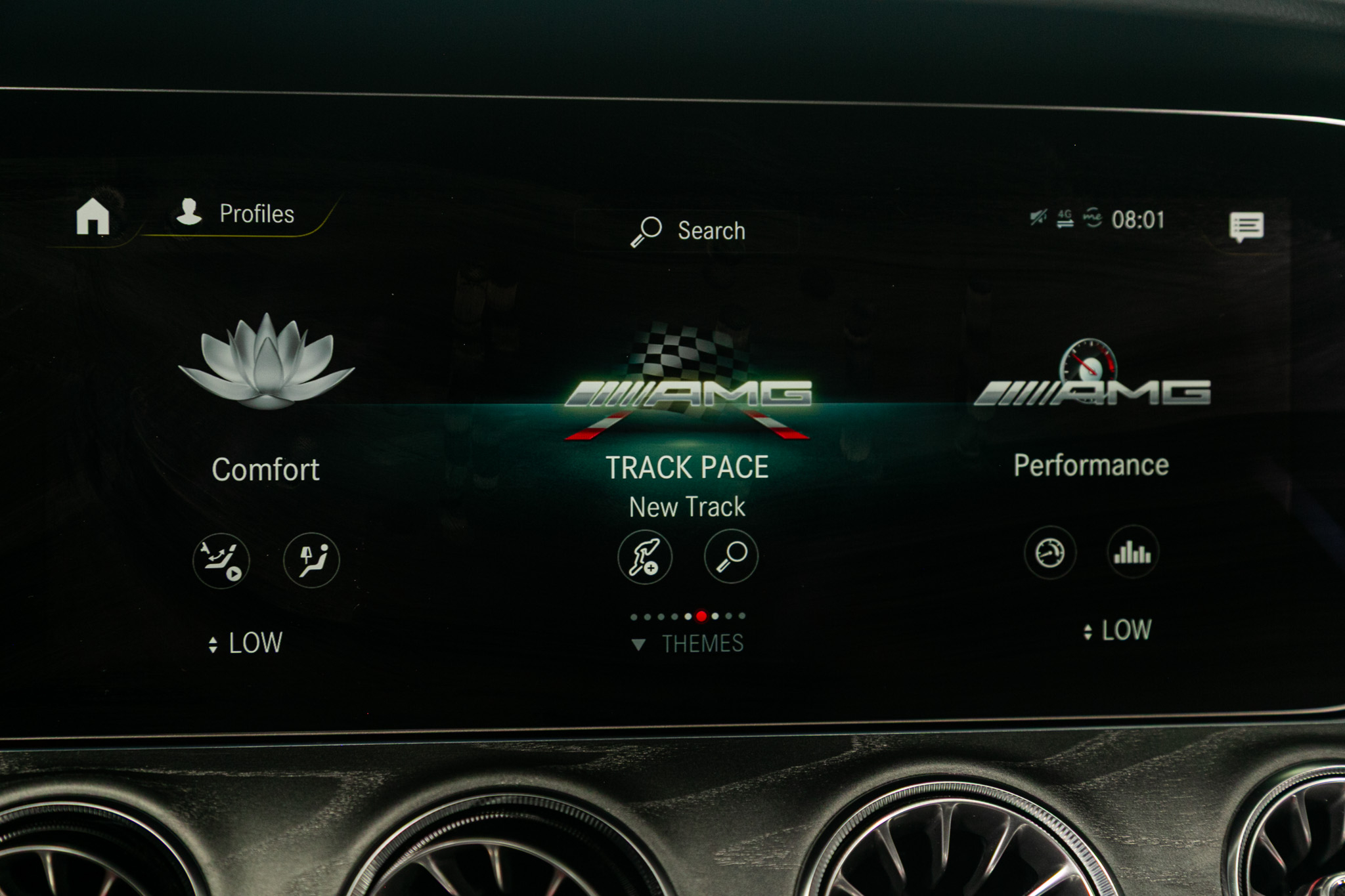1345x896 pixels.
Task: Collapse the THEMES drawer
Action: [688, 644]
